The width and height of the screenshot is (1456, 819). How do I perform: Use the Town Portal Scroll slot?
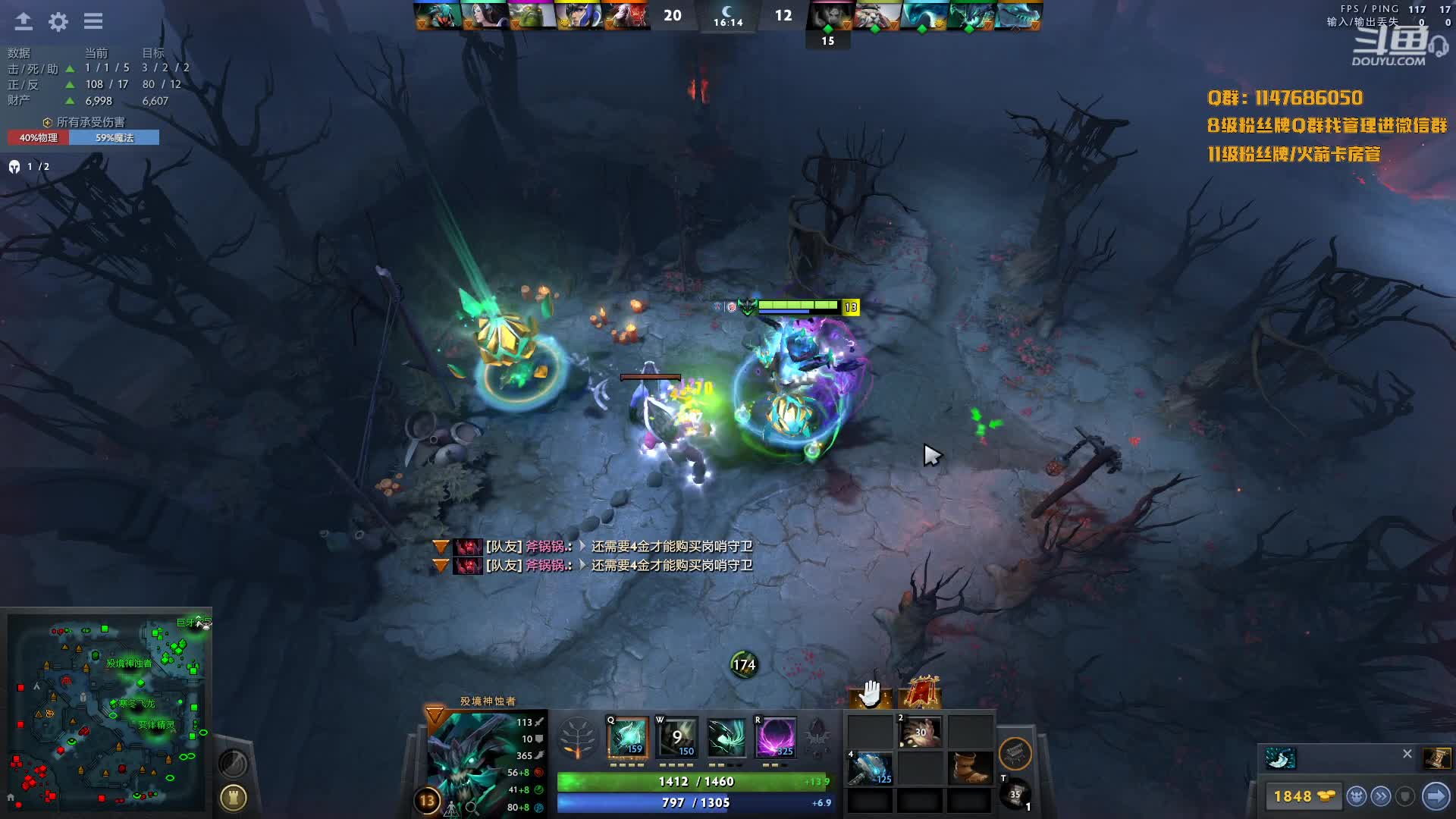click(1015, 794)
